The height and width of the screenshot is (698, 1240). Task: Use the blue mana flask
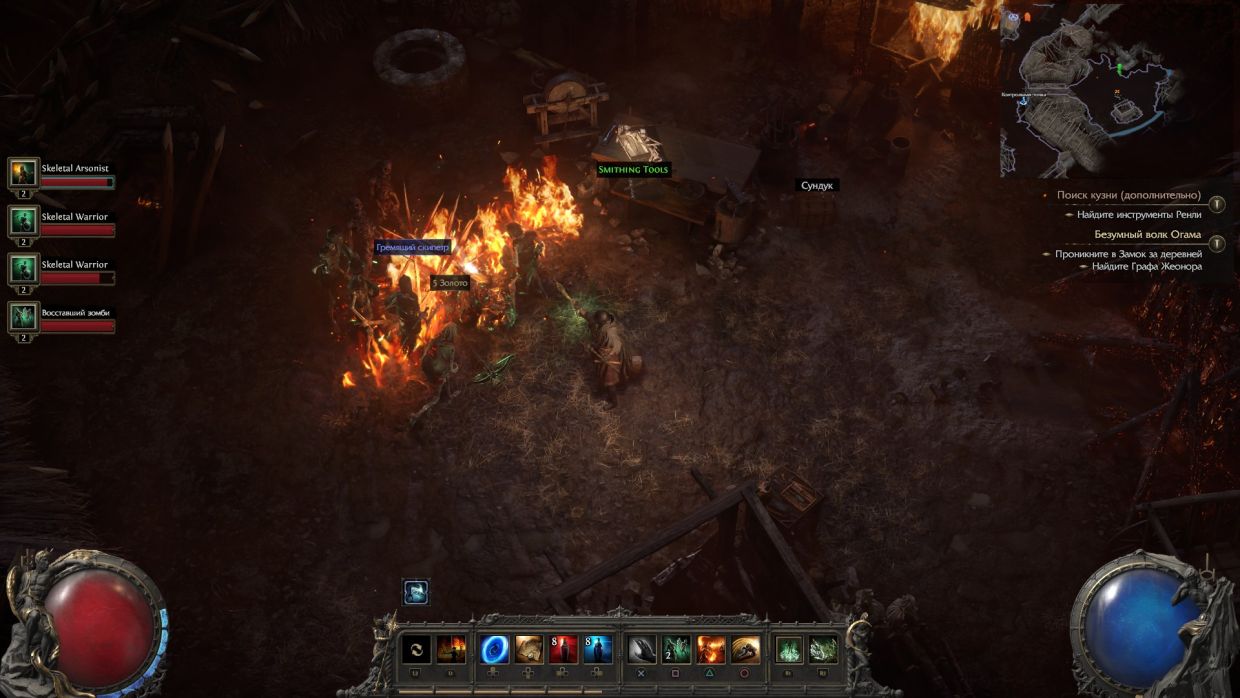point(598,650)
